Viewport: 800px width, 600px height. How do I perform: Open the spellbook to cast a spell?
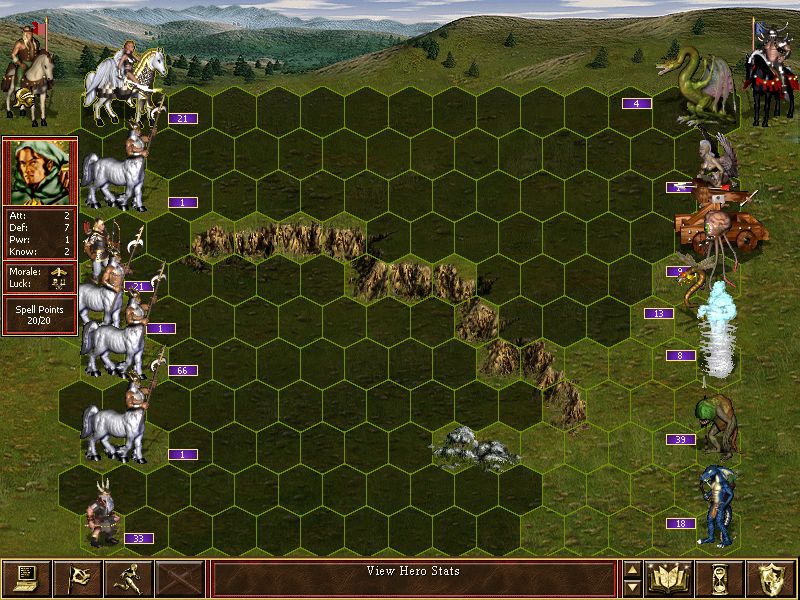tap(670, 578)
